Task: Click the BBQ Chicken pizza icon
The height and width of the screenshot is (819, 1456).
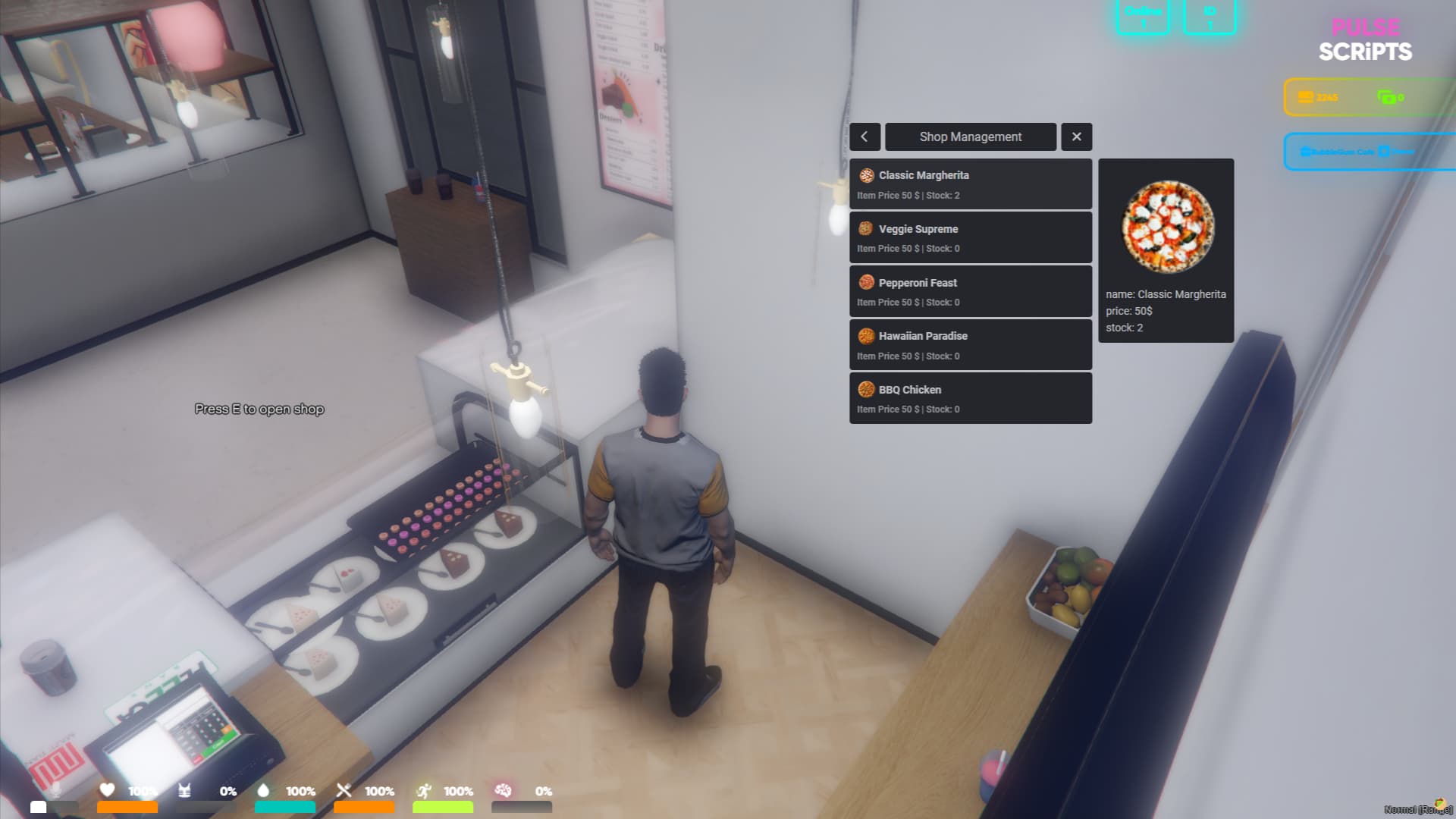Action: pyautogui.click(x=864, y=389)
